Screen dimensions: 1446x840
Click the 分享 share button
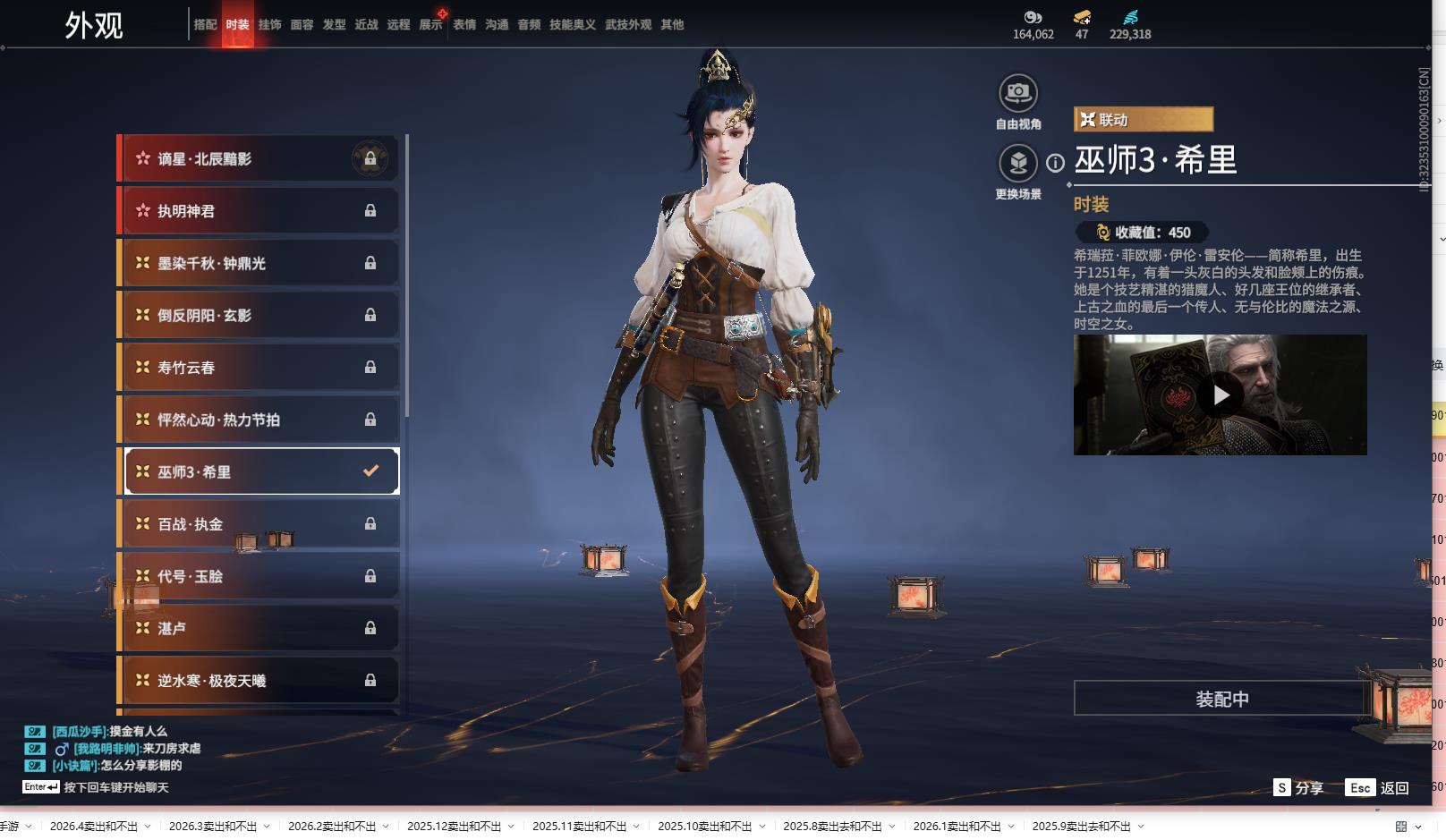click(x=1298, y=787)
